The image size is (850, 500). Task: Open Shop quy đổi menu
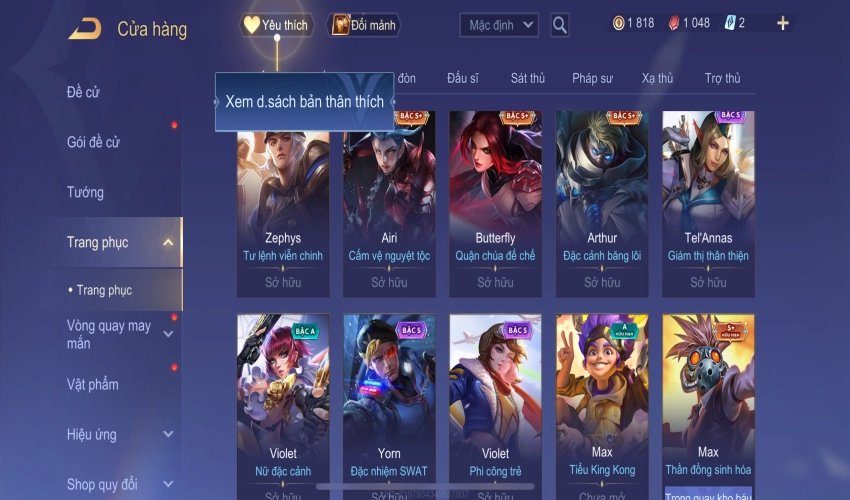point(103,485)
